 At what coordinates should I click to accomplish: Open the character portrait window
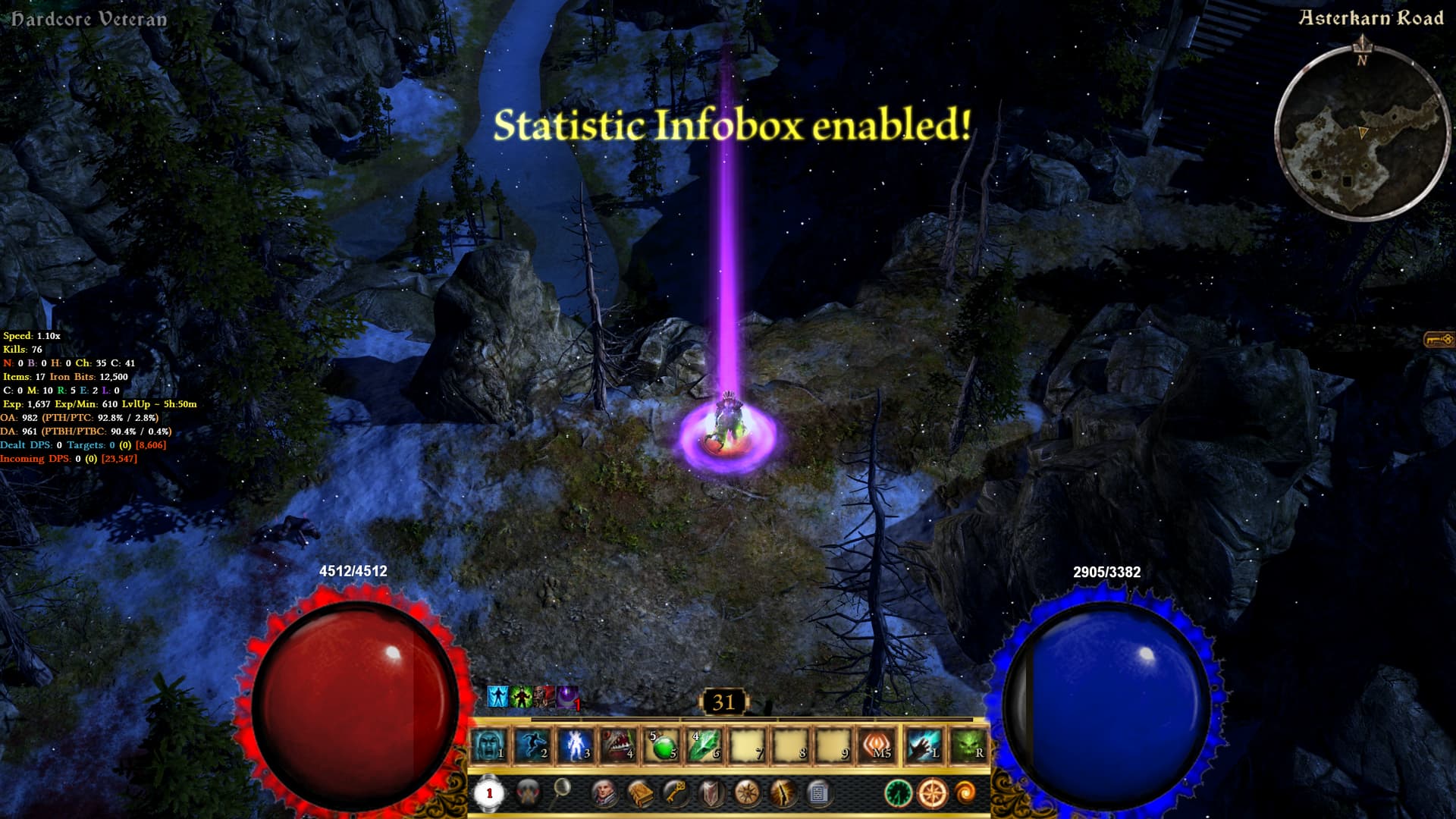(x=604, y=793)
